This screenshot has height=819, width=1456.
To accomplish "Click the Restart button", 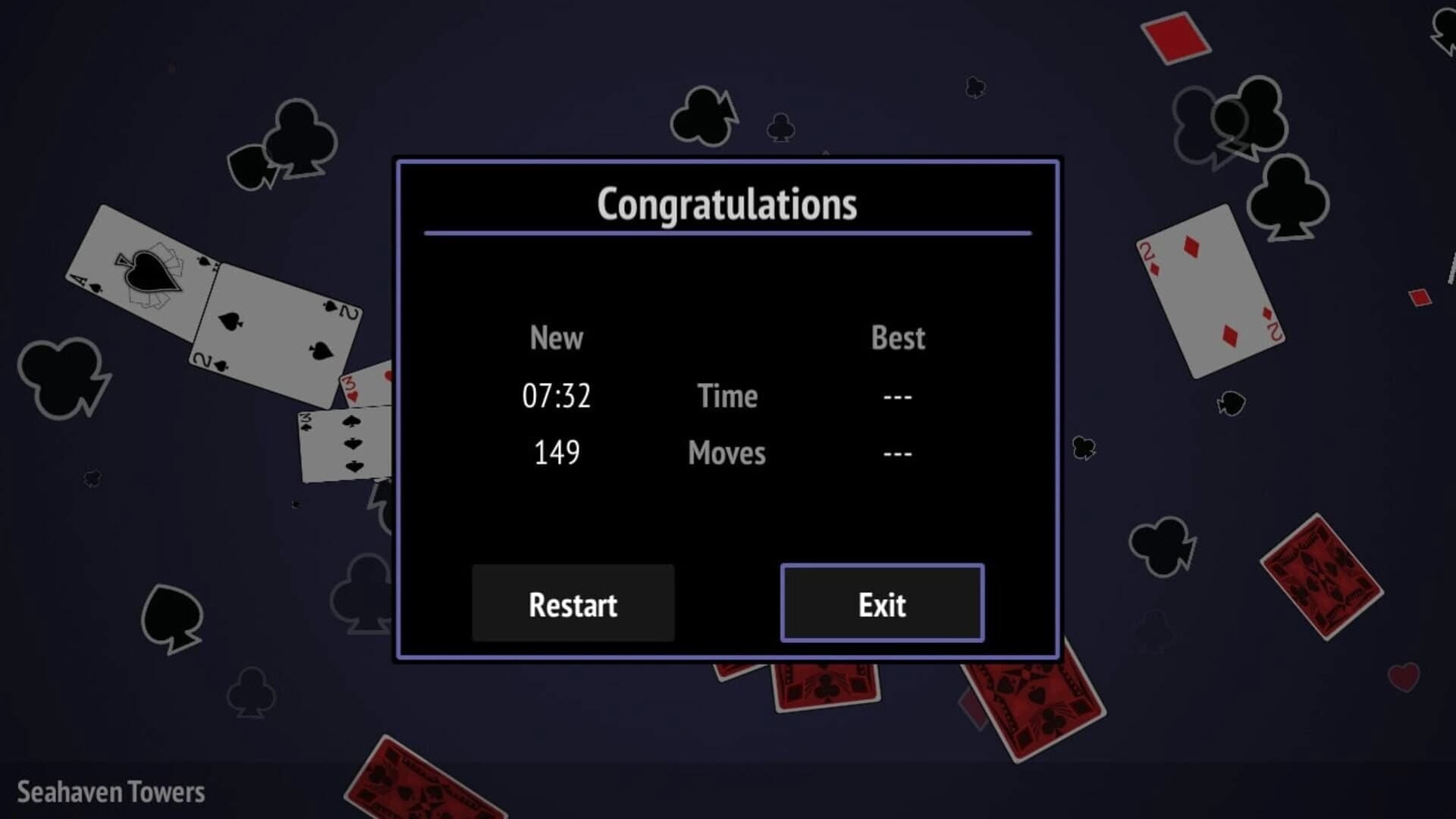I will pos(573,604).
